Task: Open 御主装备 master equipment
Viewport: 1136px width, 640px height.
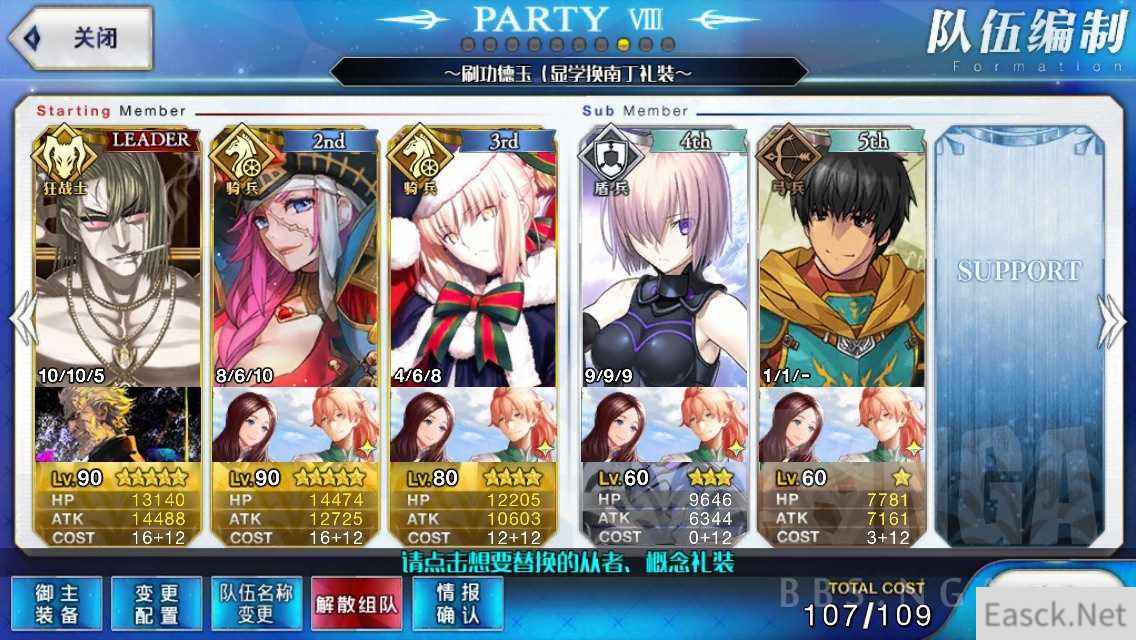Action: point(57,603)
